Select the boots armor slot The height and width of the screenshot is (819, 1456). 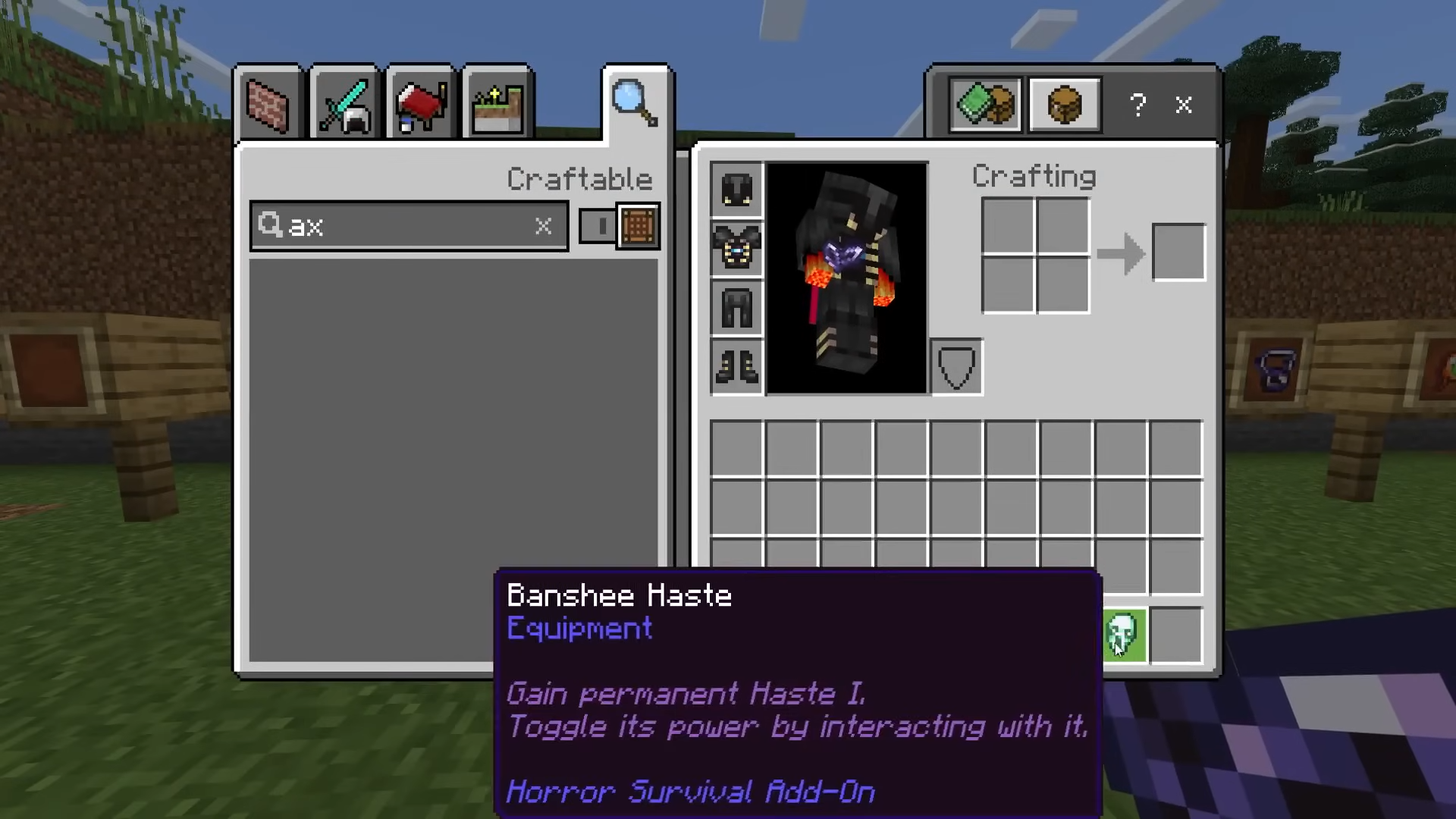(x=736, y=366)
